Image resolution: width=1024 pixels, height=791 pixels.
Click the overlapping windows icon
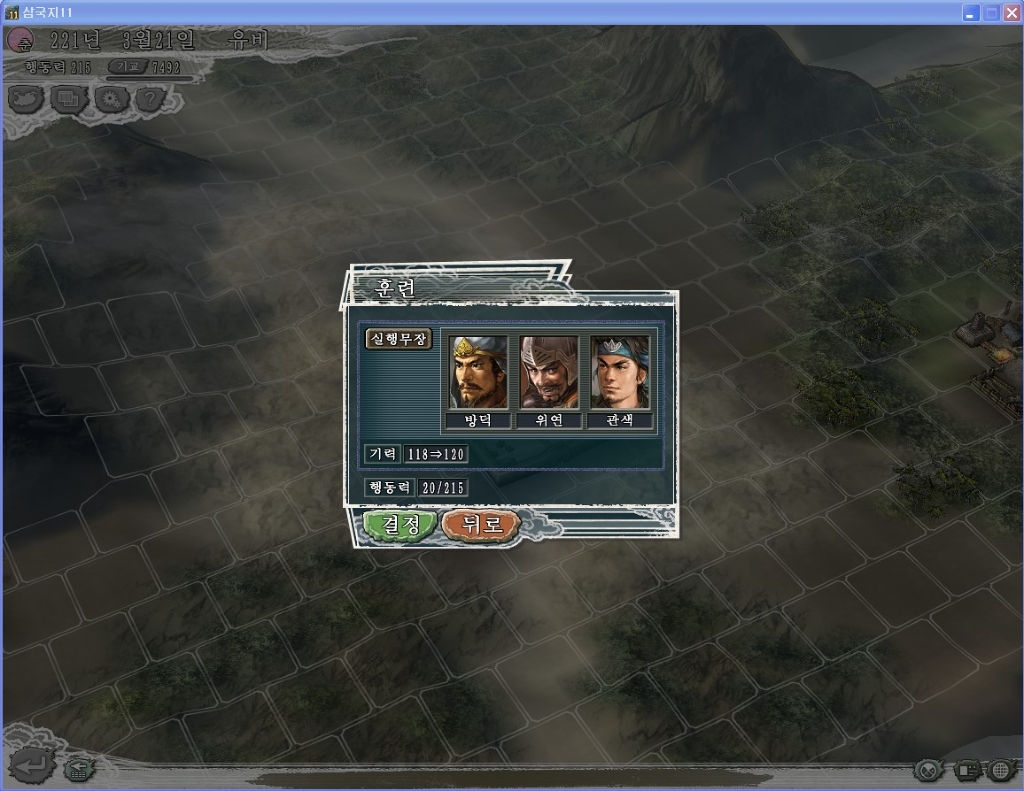tap(68, 99)
